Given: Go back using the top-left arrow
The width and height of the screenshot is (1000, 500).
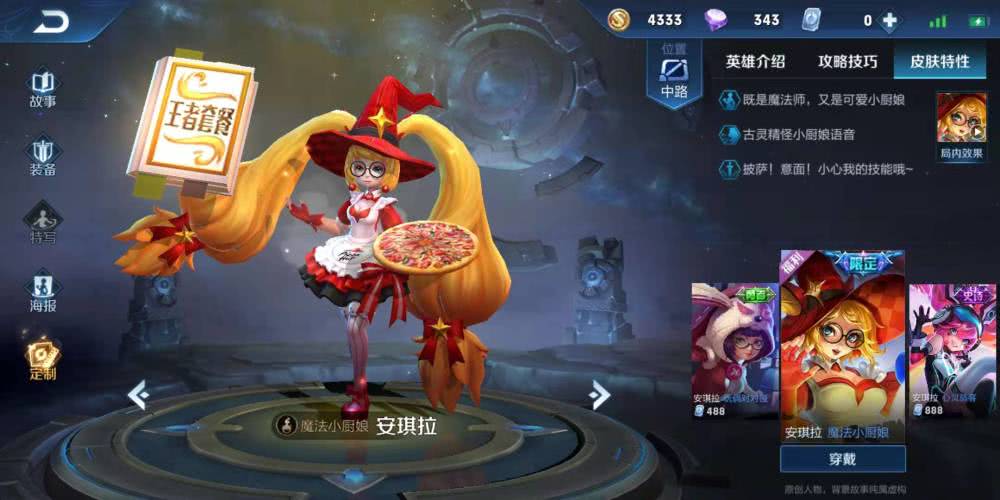Looking at the screenshot, I should point(50,21).
